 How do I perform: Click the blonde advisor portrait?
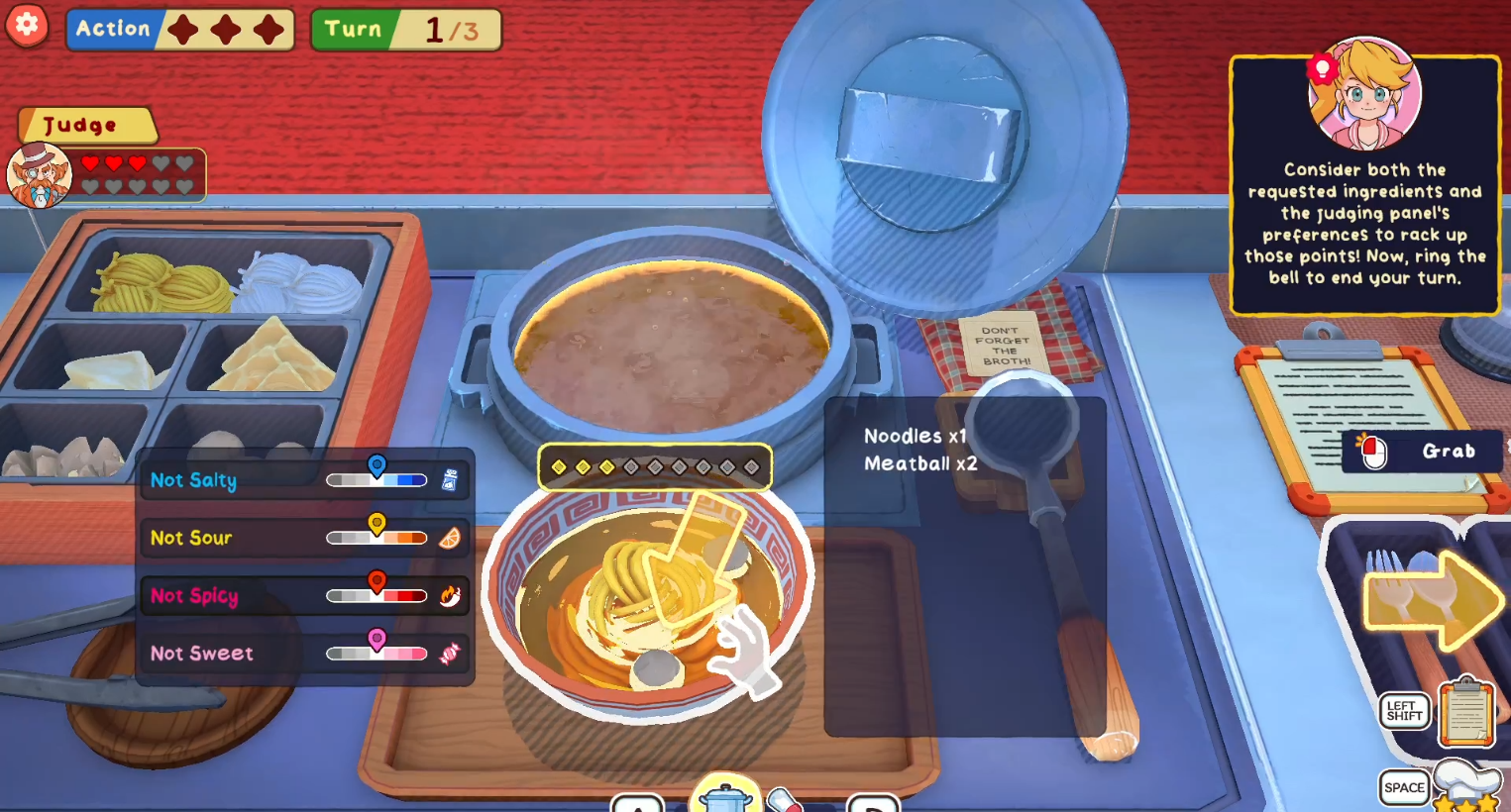click(1365, 96)
